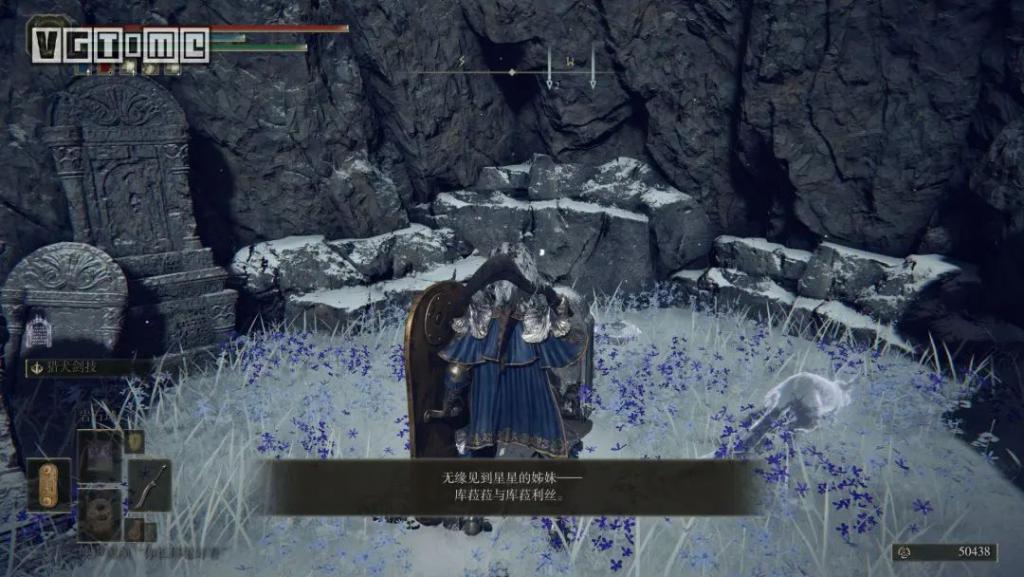
Task: Click the VGTime watermark logo
Action: coord(120,45)
